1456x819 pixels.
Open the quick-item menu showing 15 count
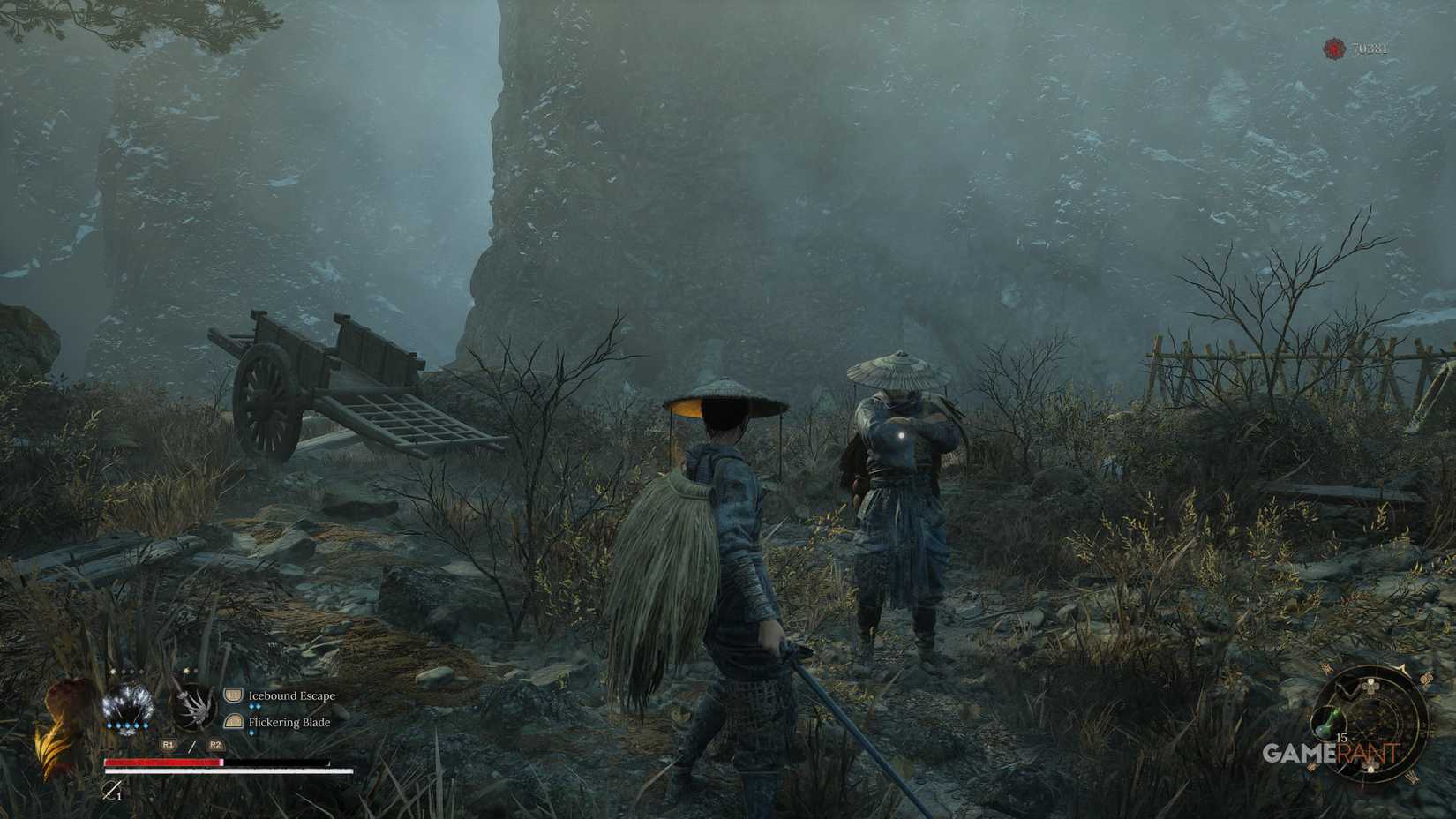(1341, 737)
